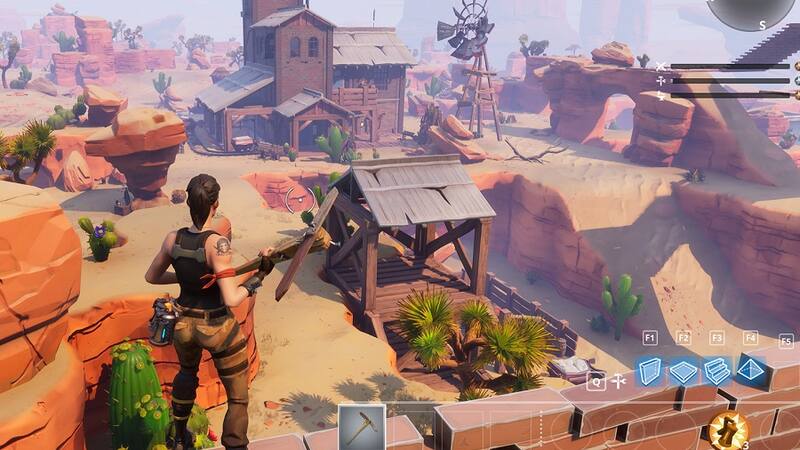Click the crossed tools build mode icon
This screenshot has width=800, height=450.
click(619, 381)
